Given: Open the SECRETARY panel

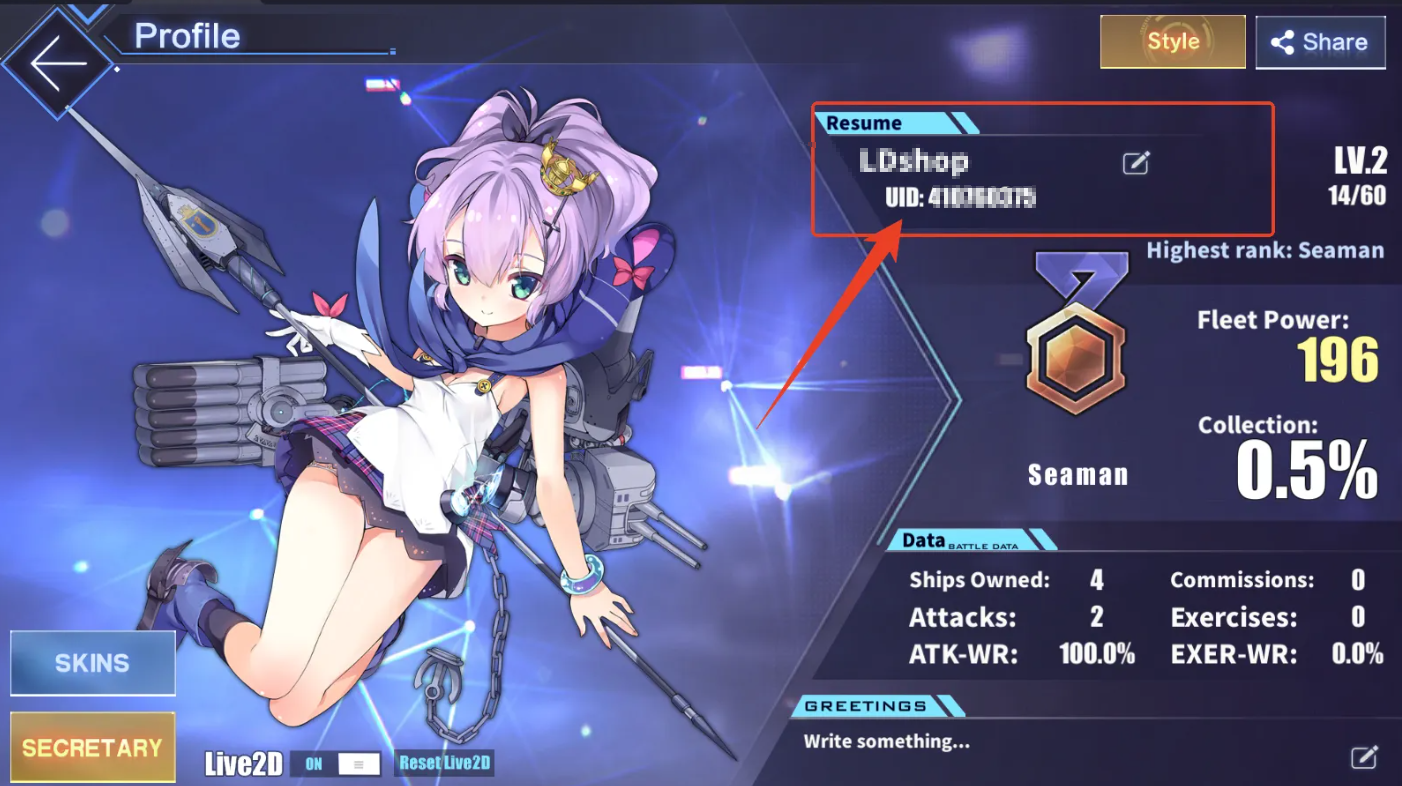Looking at the screenshot, I should [92, 746].
